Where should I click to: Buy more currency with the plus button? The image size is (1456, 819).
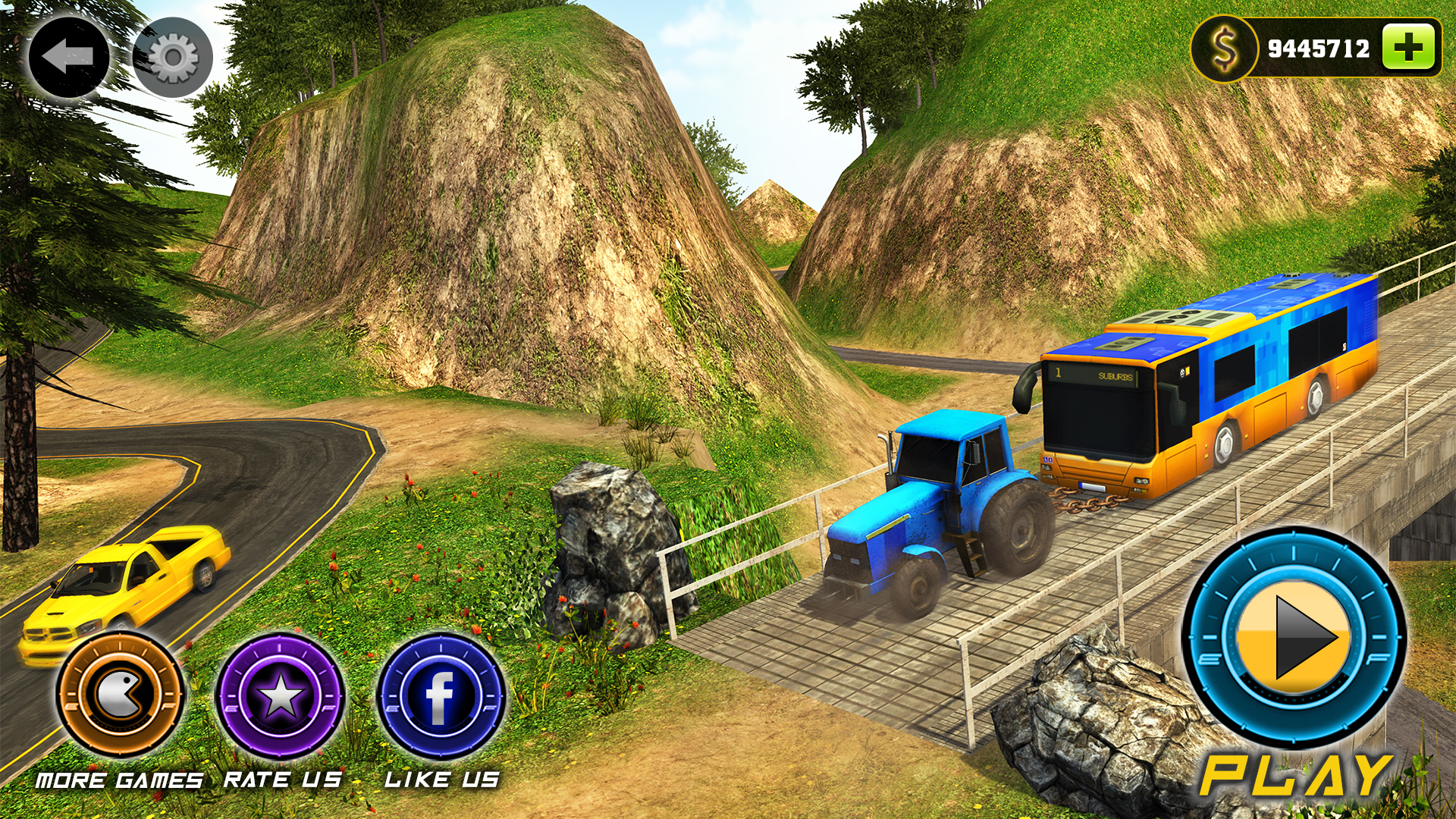(1407, 48)
